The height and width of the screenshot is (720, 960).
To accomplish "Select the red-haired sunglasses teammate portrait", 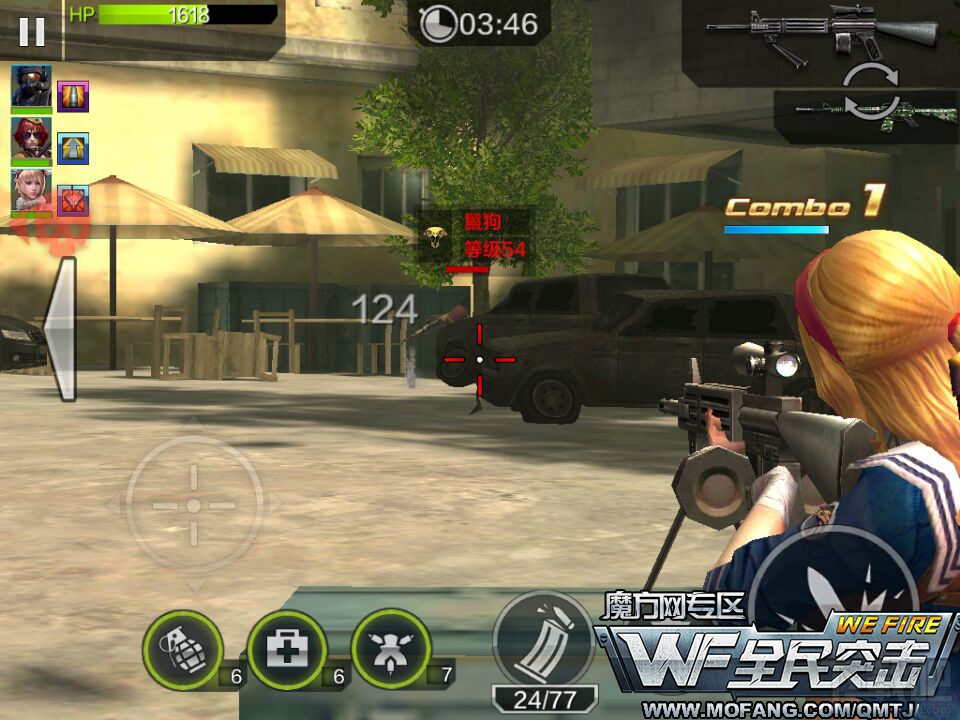I will 31,138.
